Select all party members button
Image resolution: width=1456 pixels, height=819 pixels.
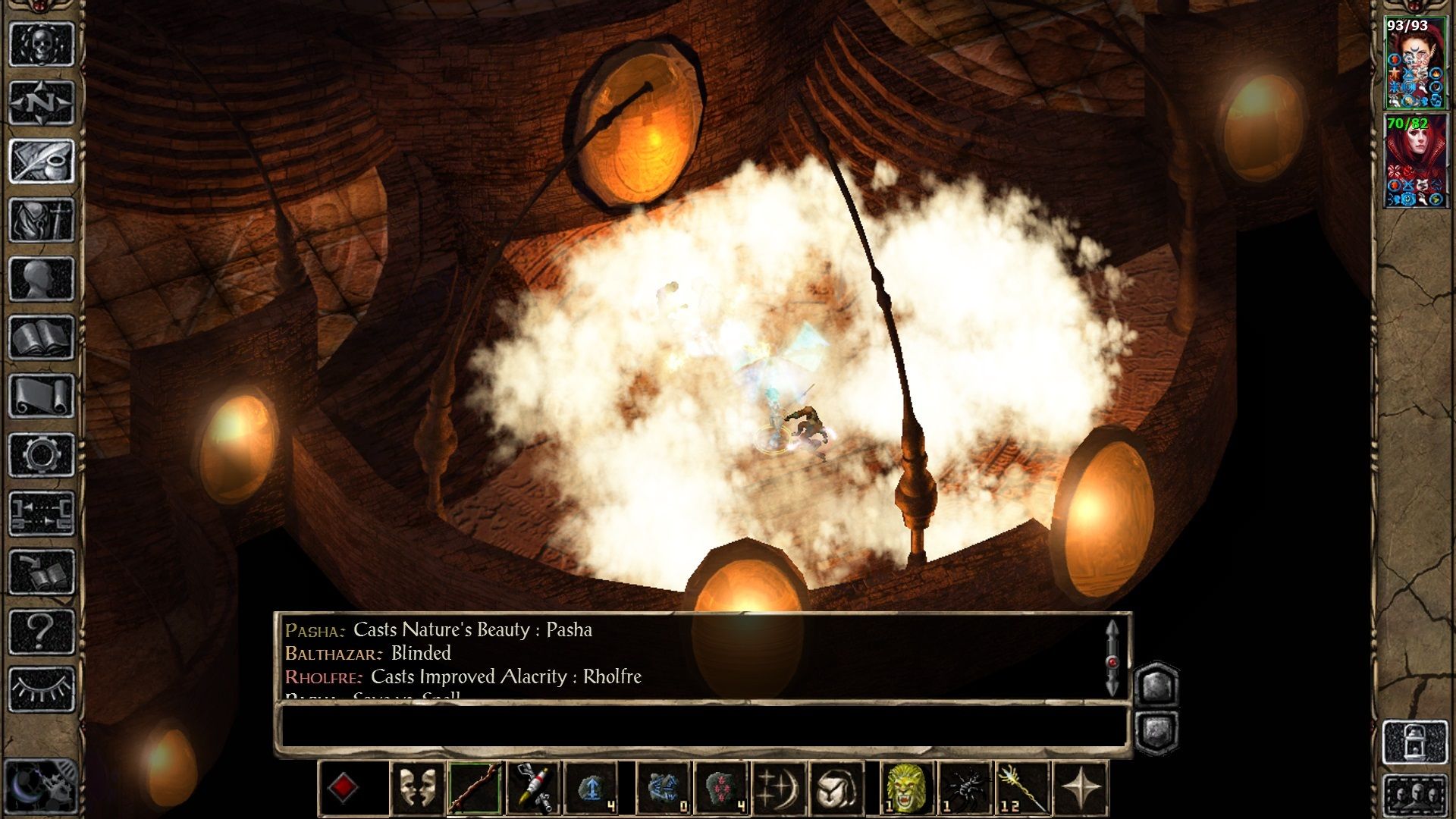(1415, 795)
